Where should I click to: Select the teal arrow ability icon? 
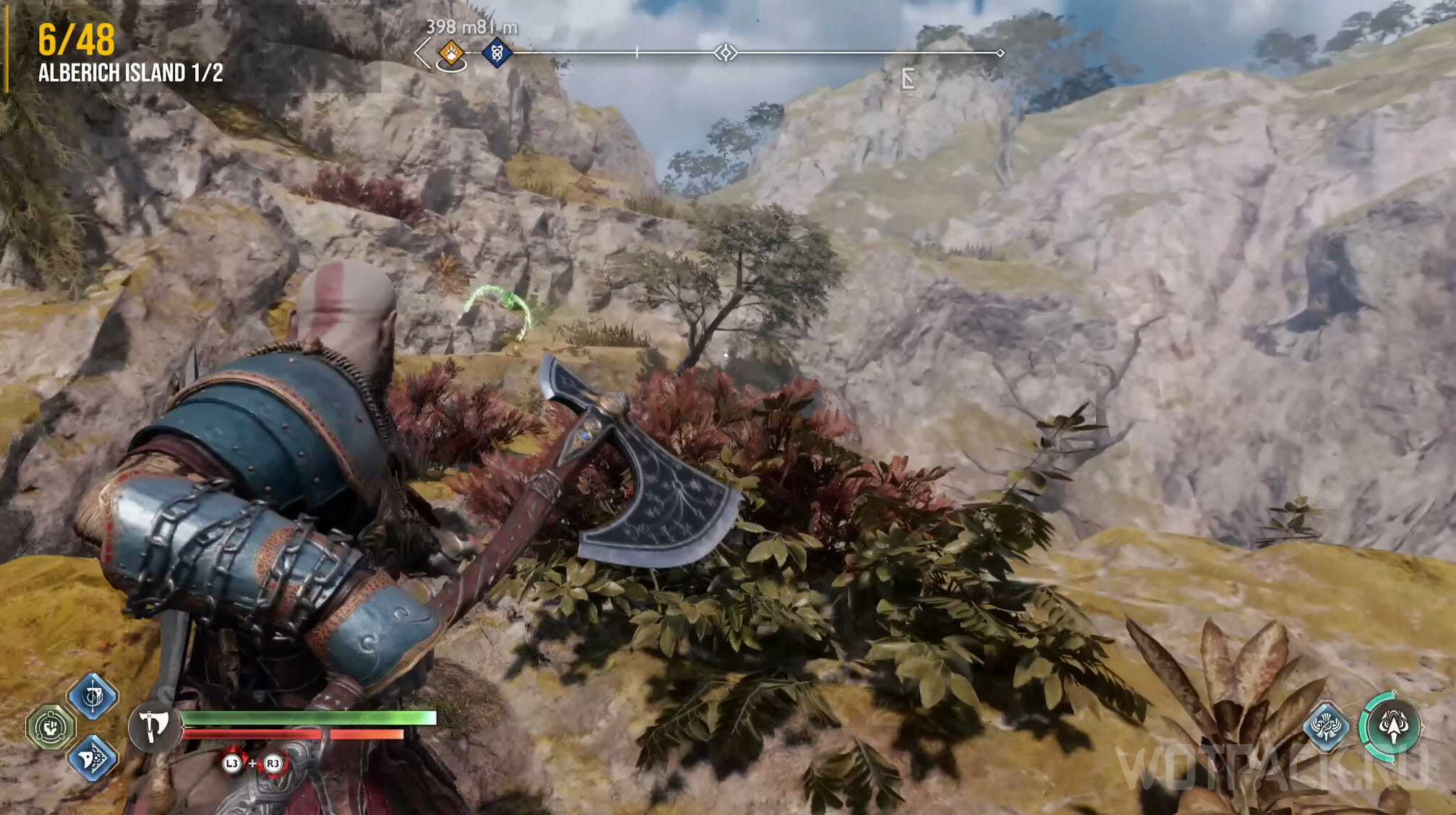coord(1392,726)
